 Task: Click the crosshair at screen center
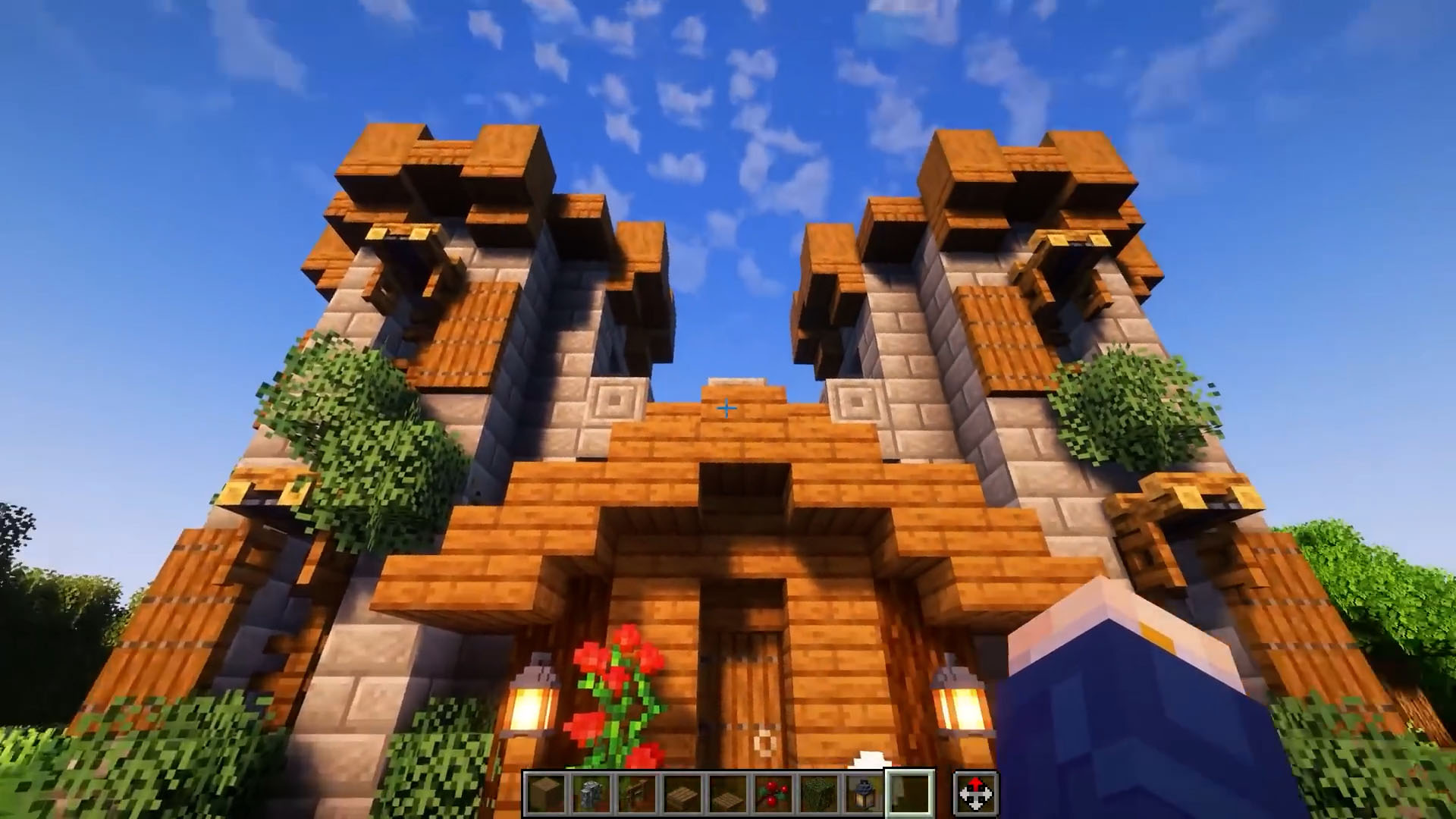(x=726, y=408)
